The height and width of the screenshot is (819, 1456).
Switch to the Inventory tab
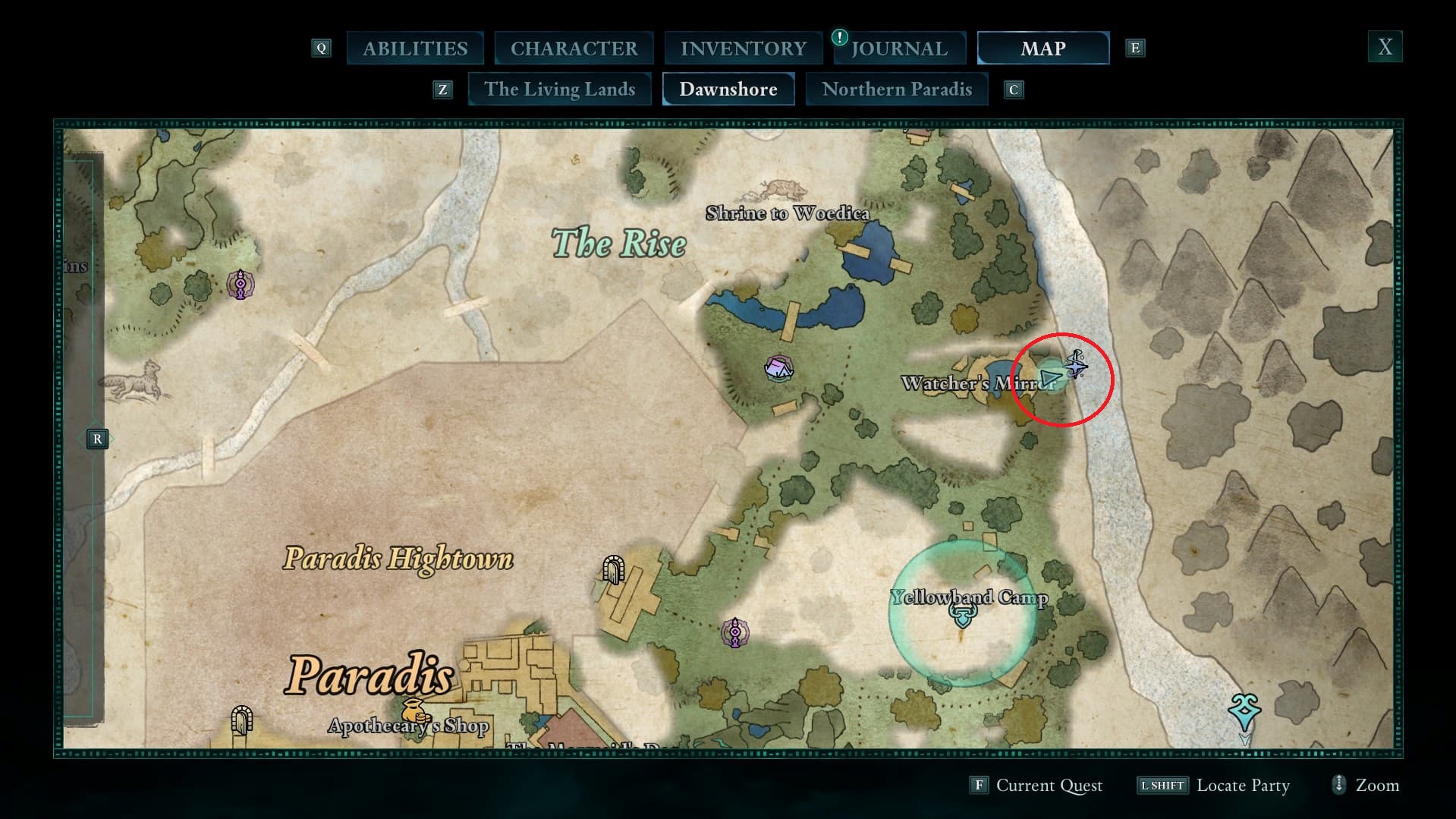(x=743, y=48)
